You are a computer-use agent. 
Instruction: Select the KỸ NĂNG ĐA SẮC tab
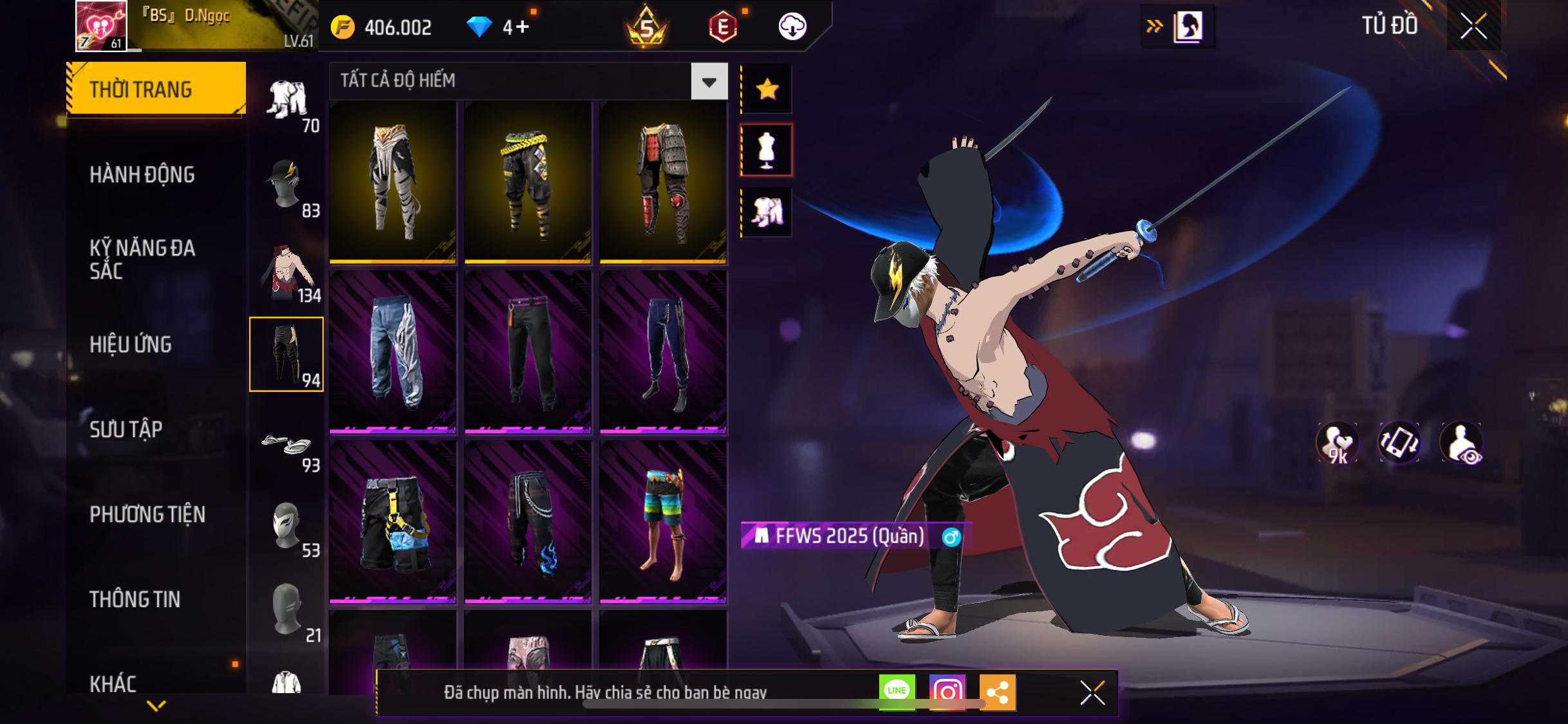142,259
